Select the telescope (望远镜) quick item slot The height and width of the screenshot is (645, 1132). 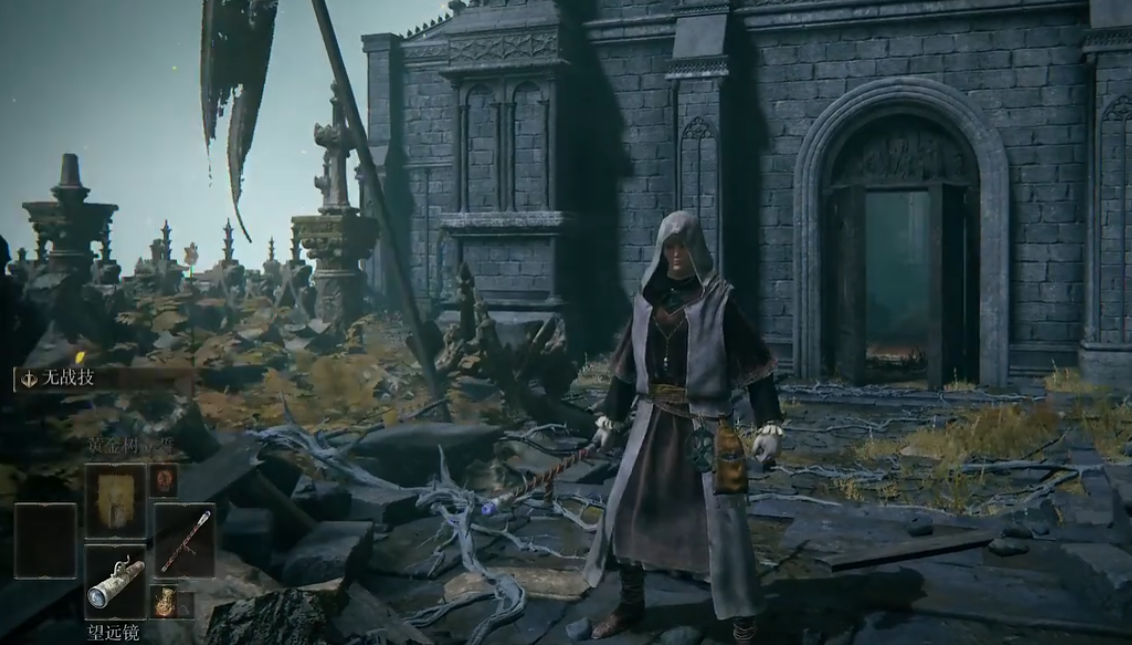115,581
